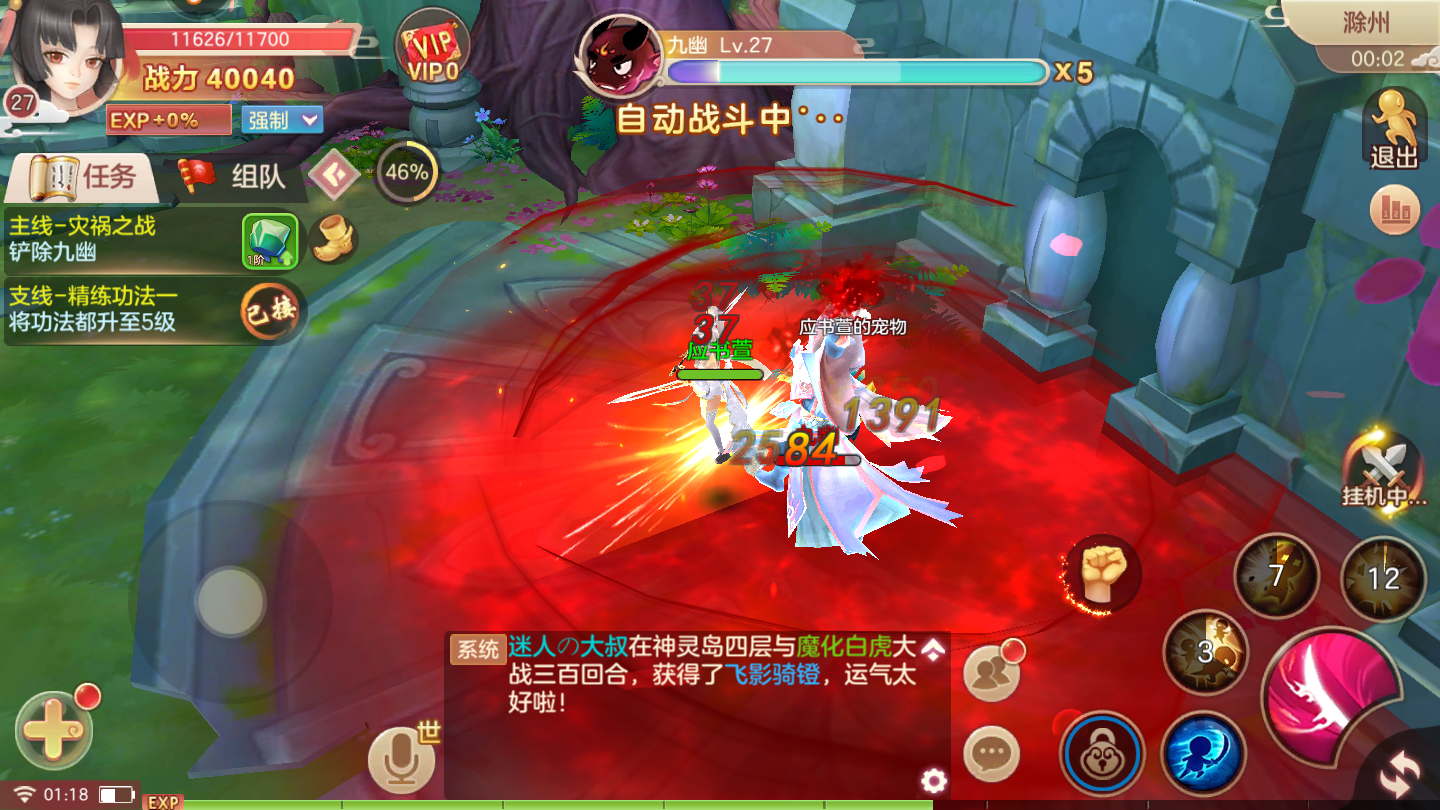Open the chat bubble button
This screenshot has width=1440, height=810.
991,754
